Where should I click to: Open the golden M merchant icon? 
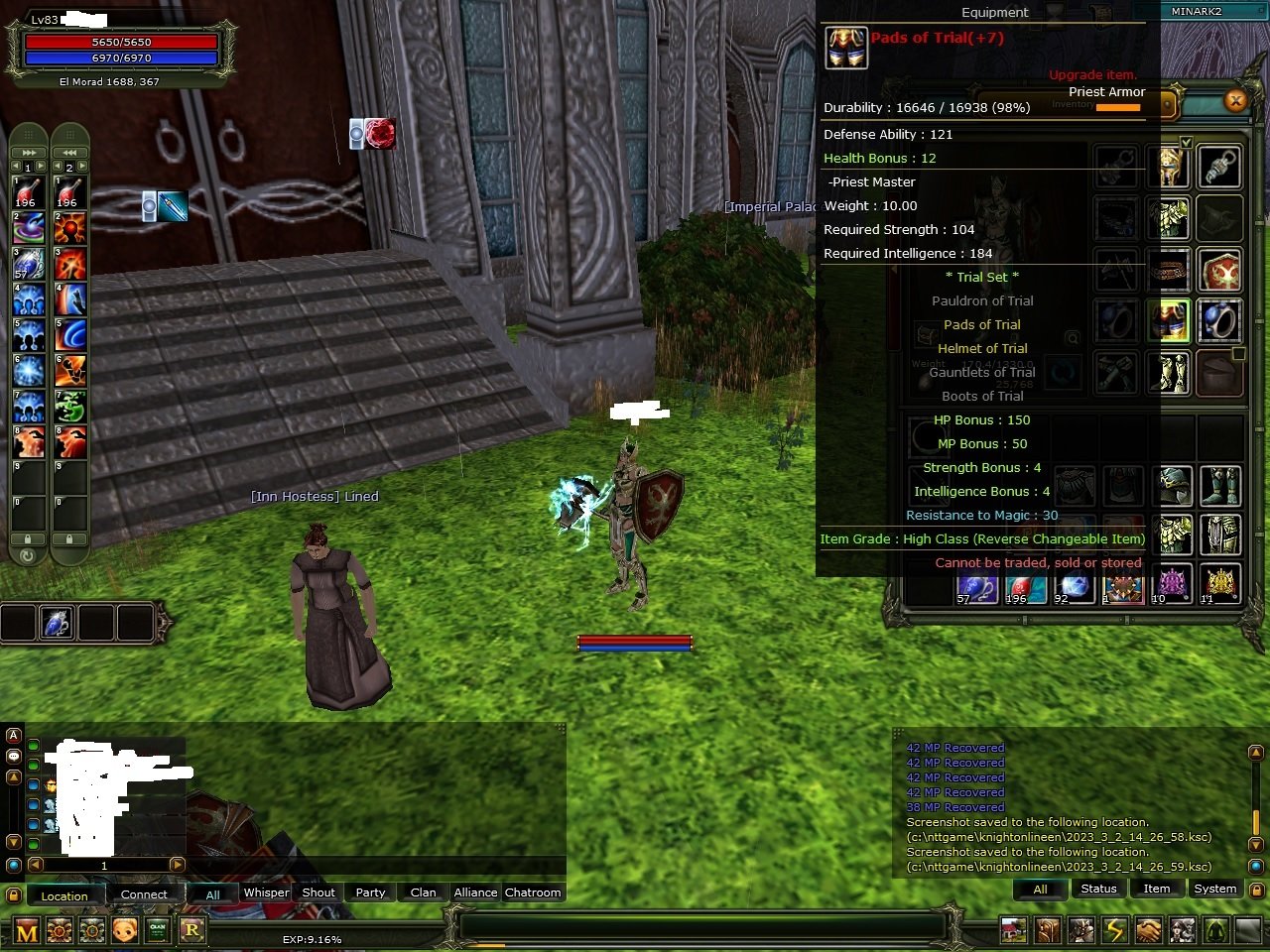click(27, 930)
